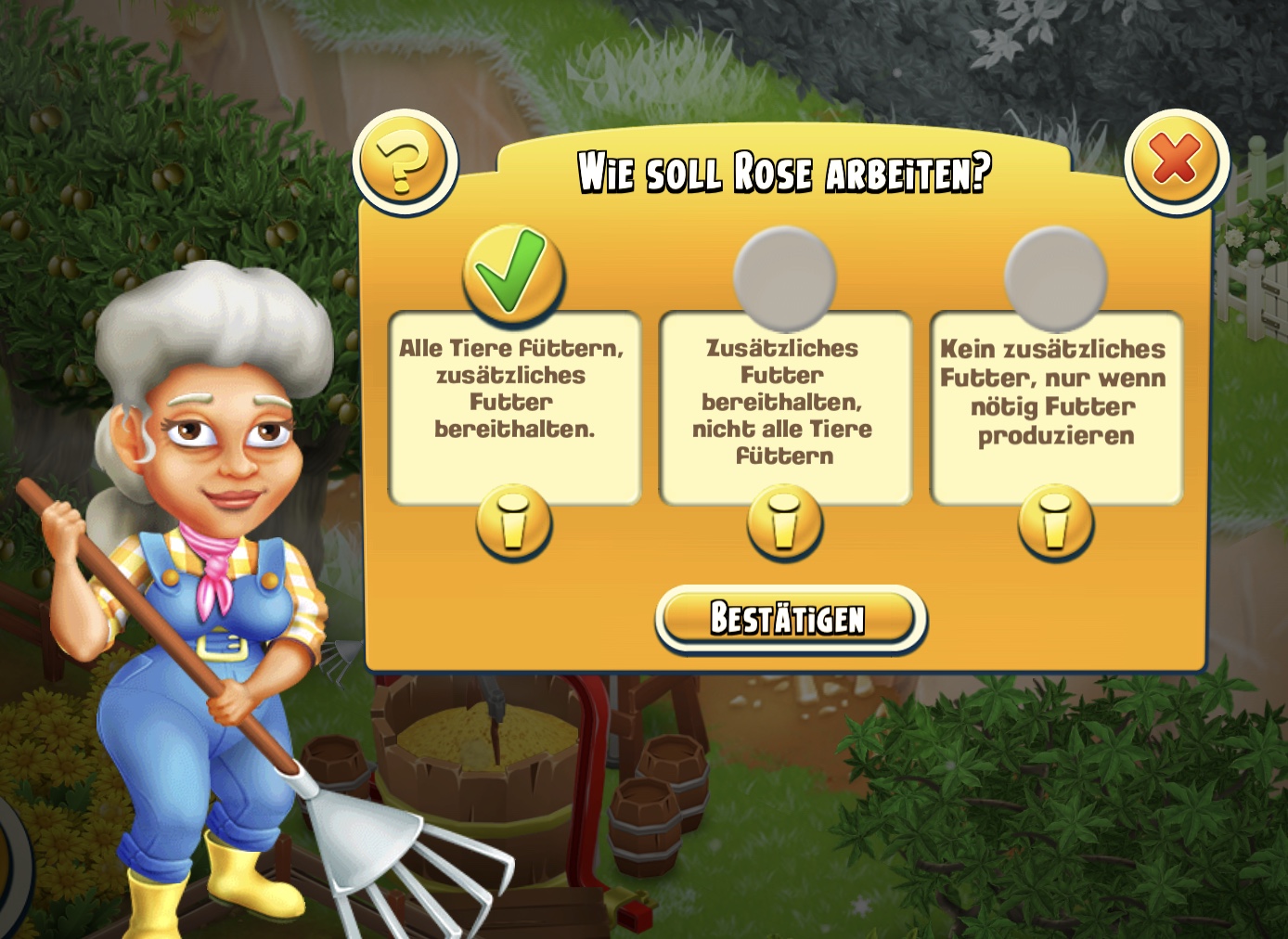The width and height of the screenshot is (1288, 939).
Task: Confirm with the Bestätigen button
Action: (x=790, y=619)
